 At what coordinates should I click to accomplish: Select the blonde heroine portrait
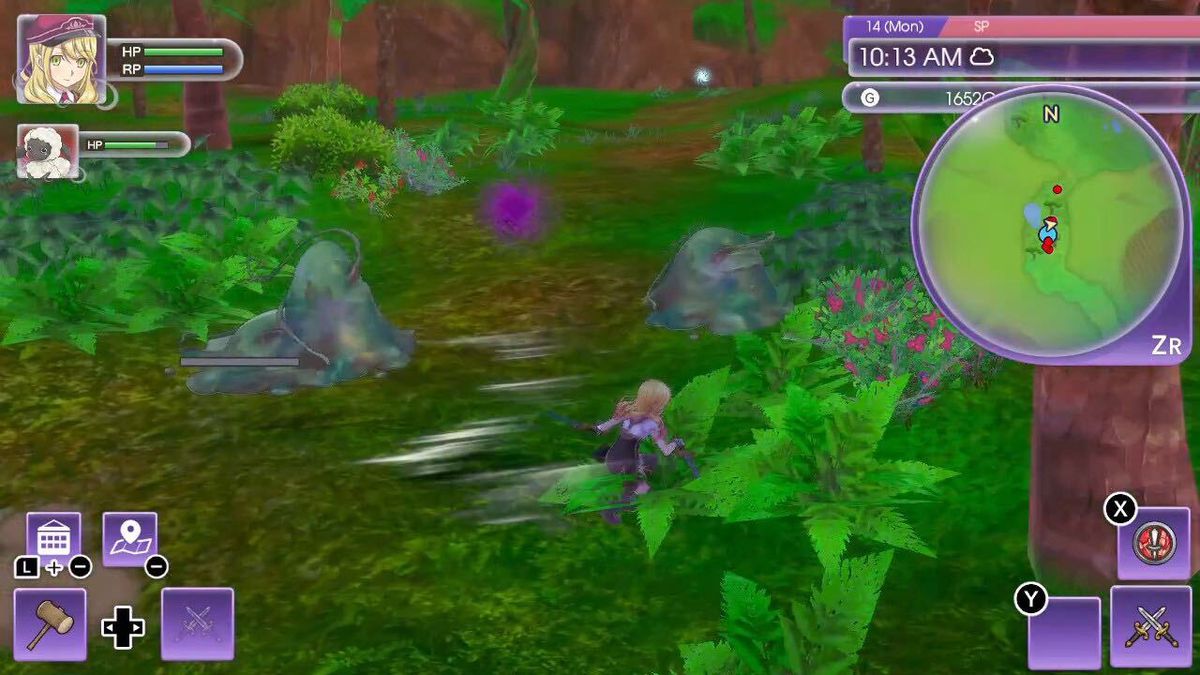pyautogui.click(x=61, y=60)
